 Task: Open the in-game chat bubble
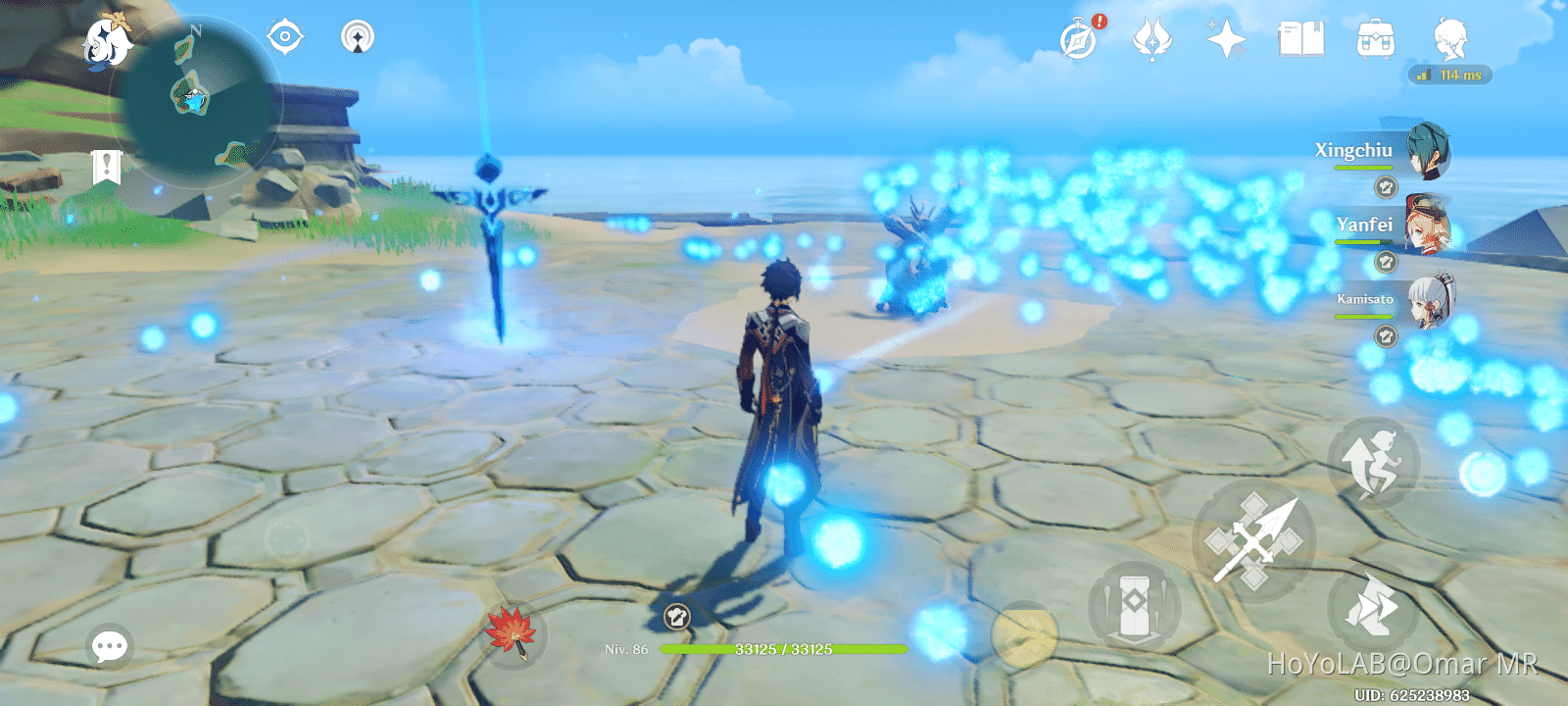click(108, 645)
